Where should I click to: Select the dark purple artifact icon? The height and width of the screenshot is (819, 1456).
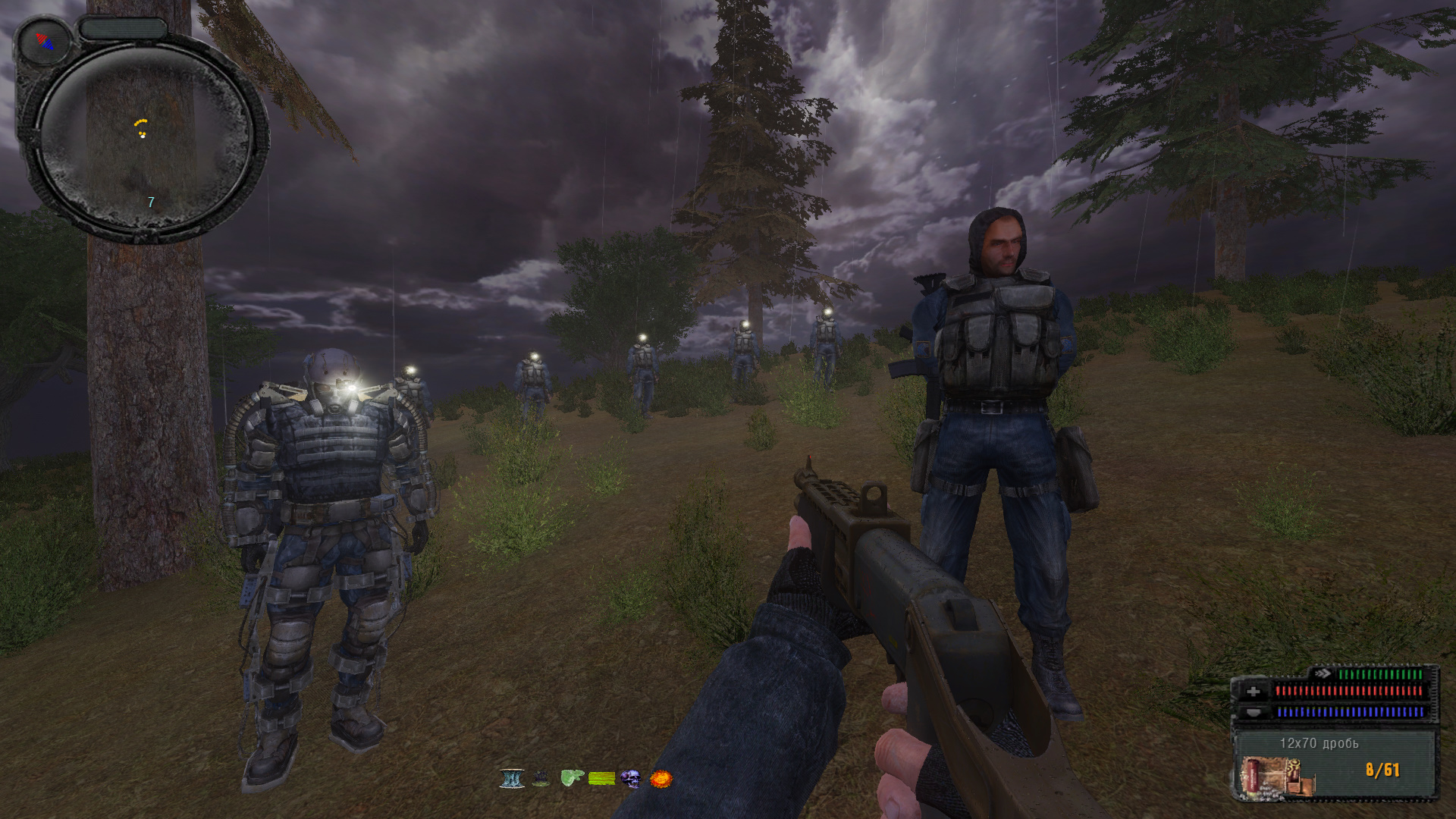[541, 778]
